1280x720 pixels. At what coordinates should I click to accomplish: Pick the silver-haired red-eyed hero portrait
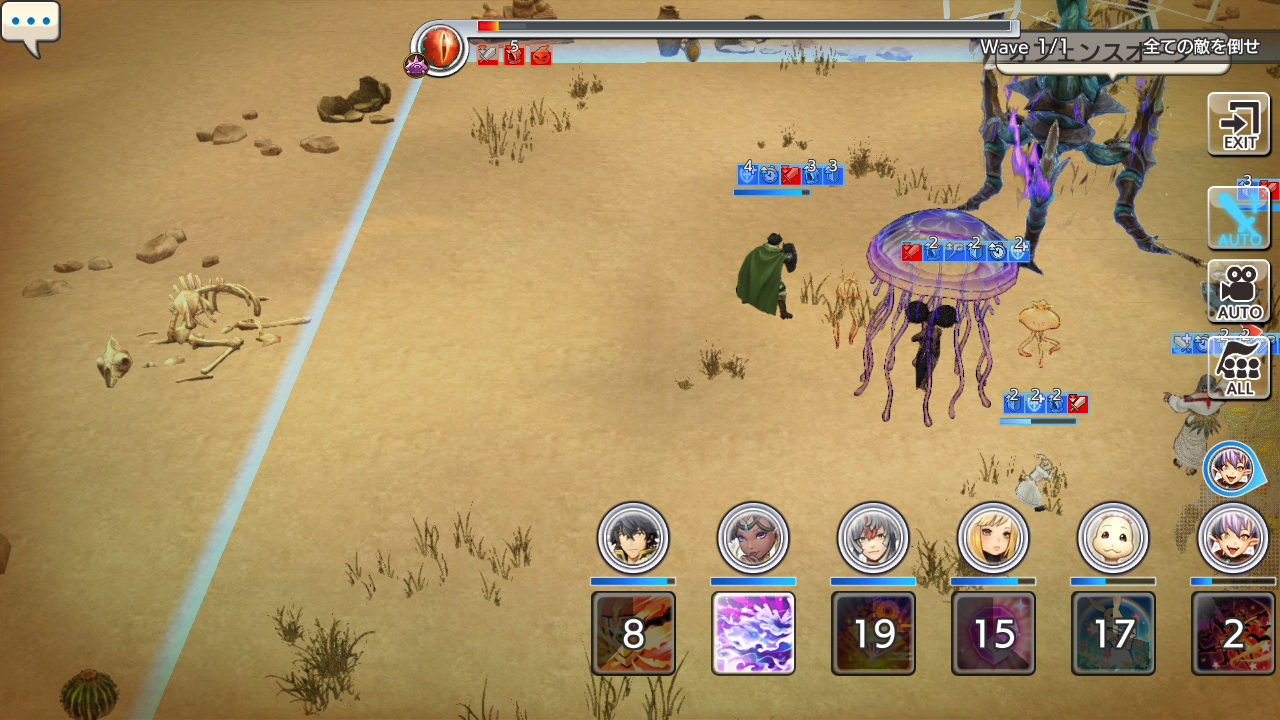tap(873, 538)
